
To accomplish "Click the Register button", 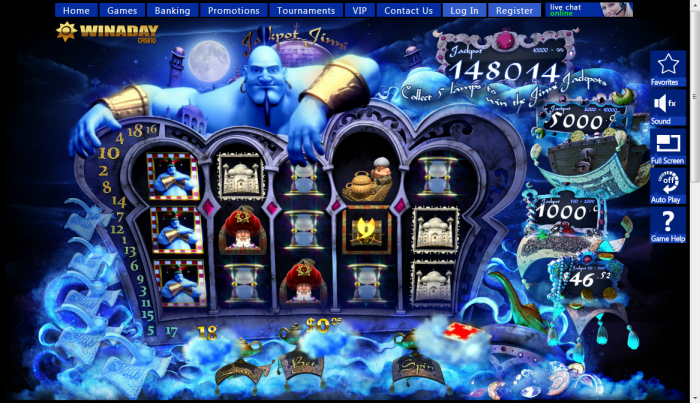I will [514, 10].
